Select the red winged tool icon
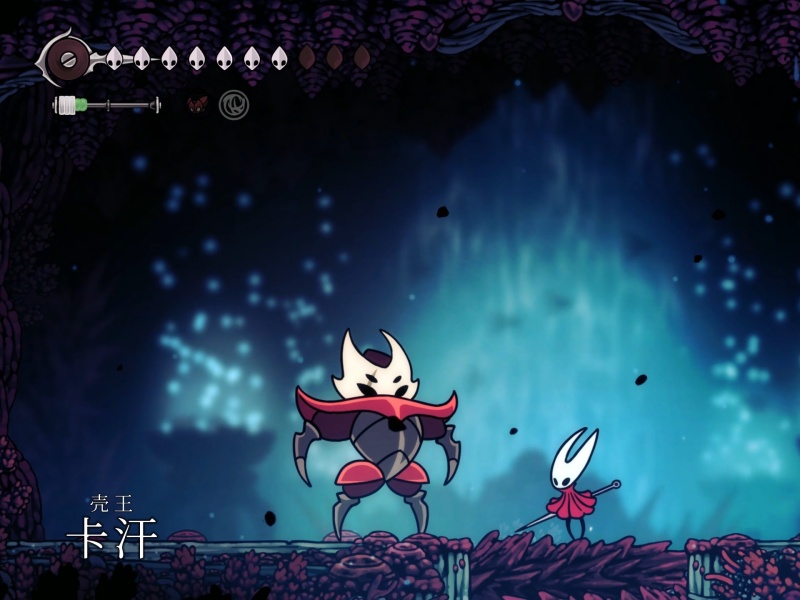This screenshot has height=600, width=800. click(197, 104)
